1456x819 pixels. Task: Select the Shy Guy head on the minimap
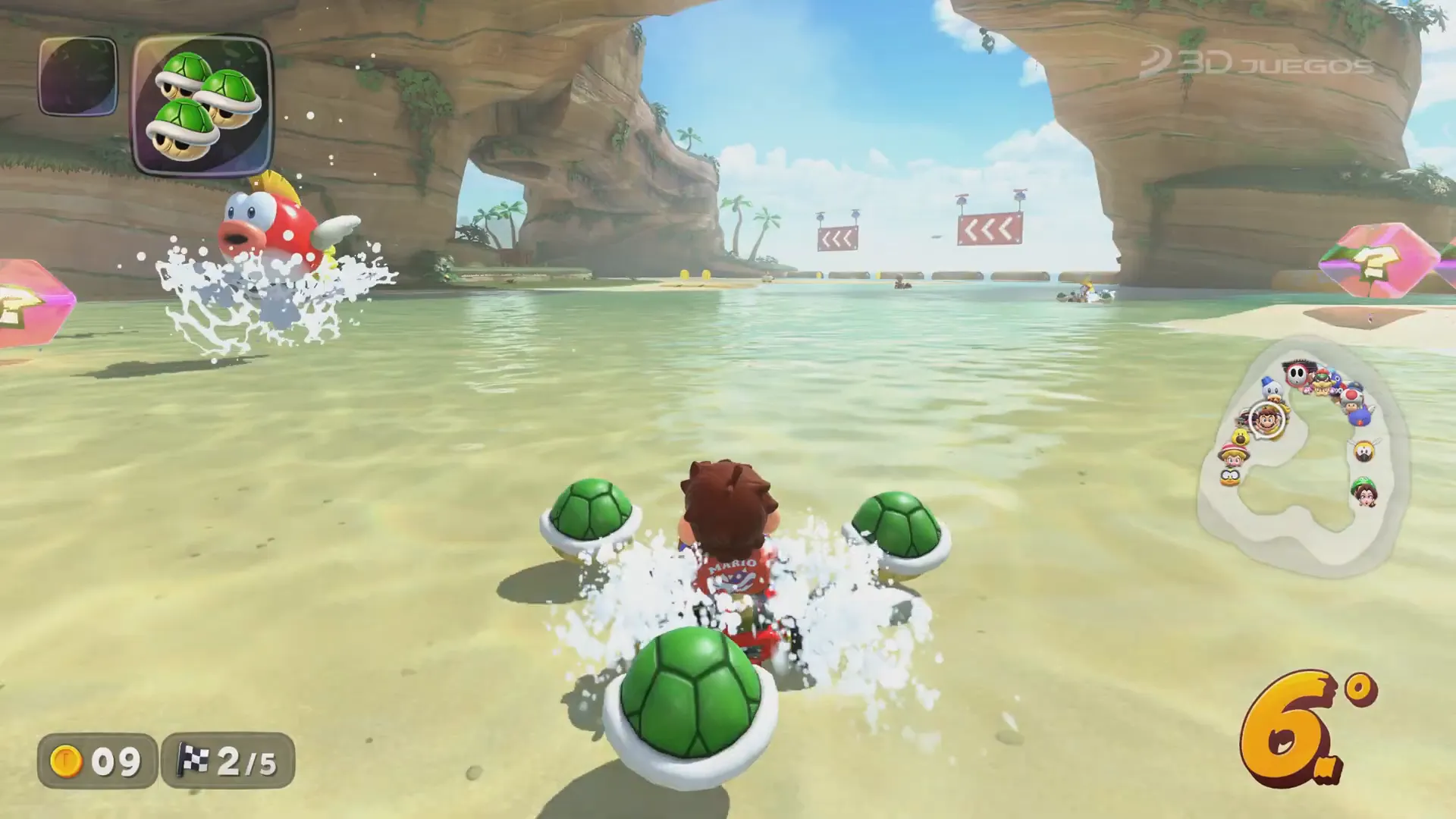click(1297, 374)
